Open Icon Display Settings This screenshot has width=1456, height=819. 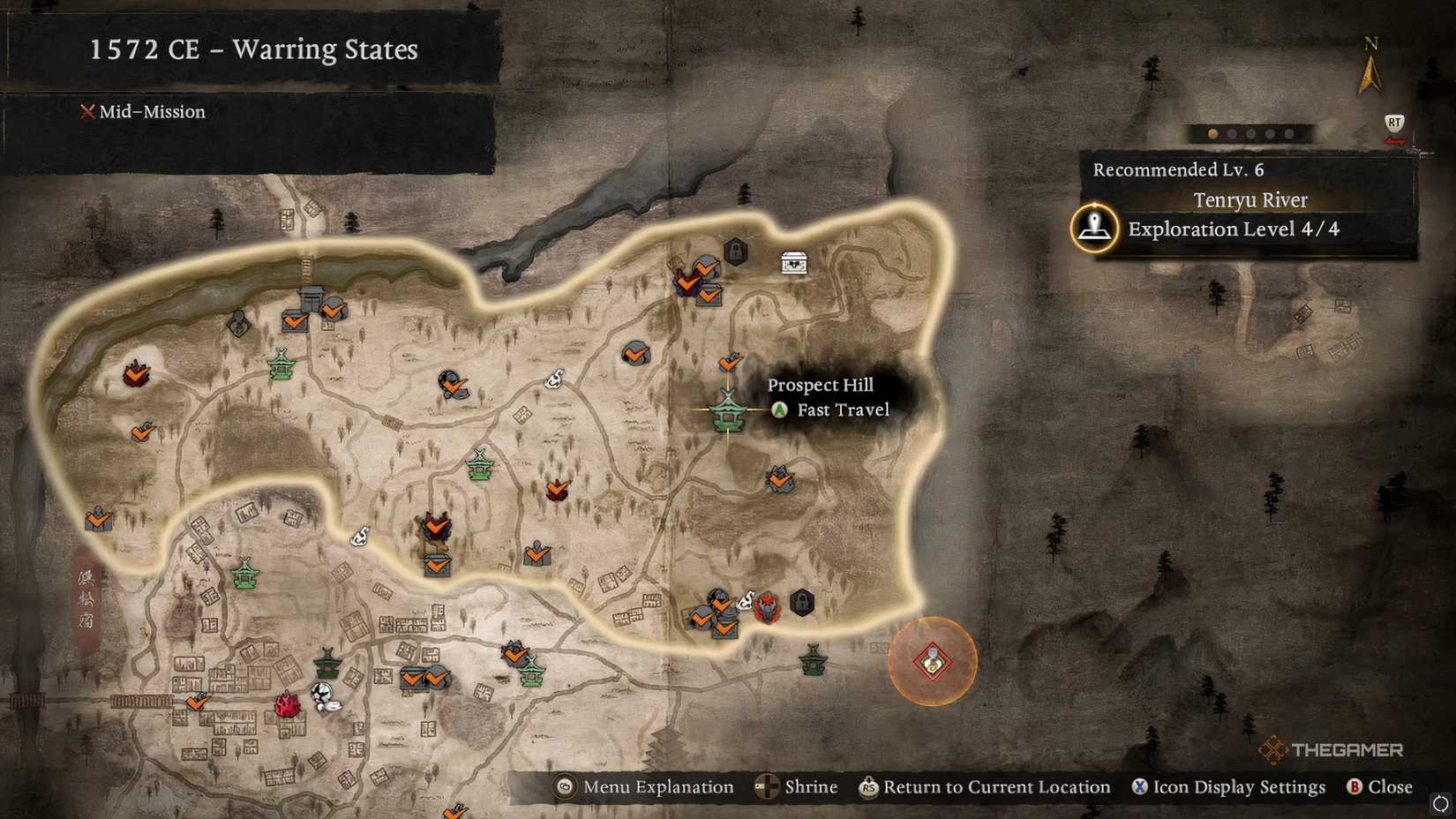[1230, 786]
